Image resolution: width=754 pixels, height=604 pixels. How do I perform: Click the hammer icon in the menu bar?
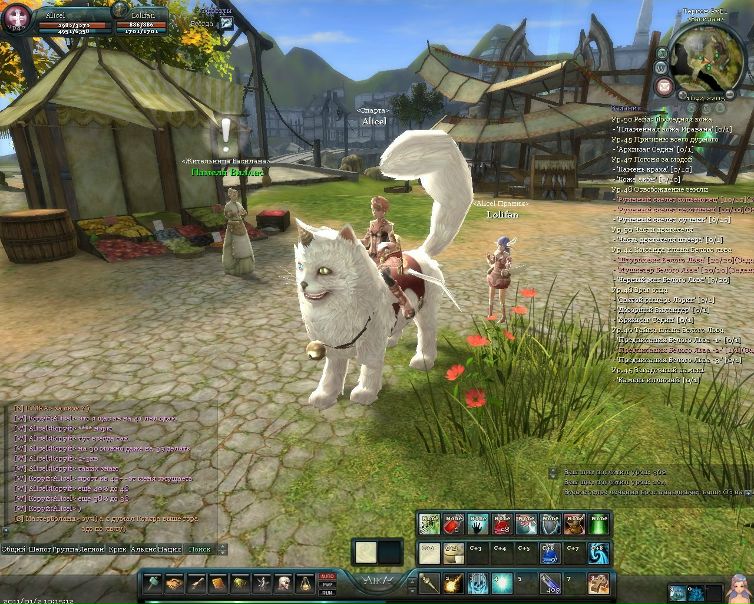(x=152, y=583)
